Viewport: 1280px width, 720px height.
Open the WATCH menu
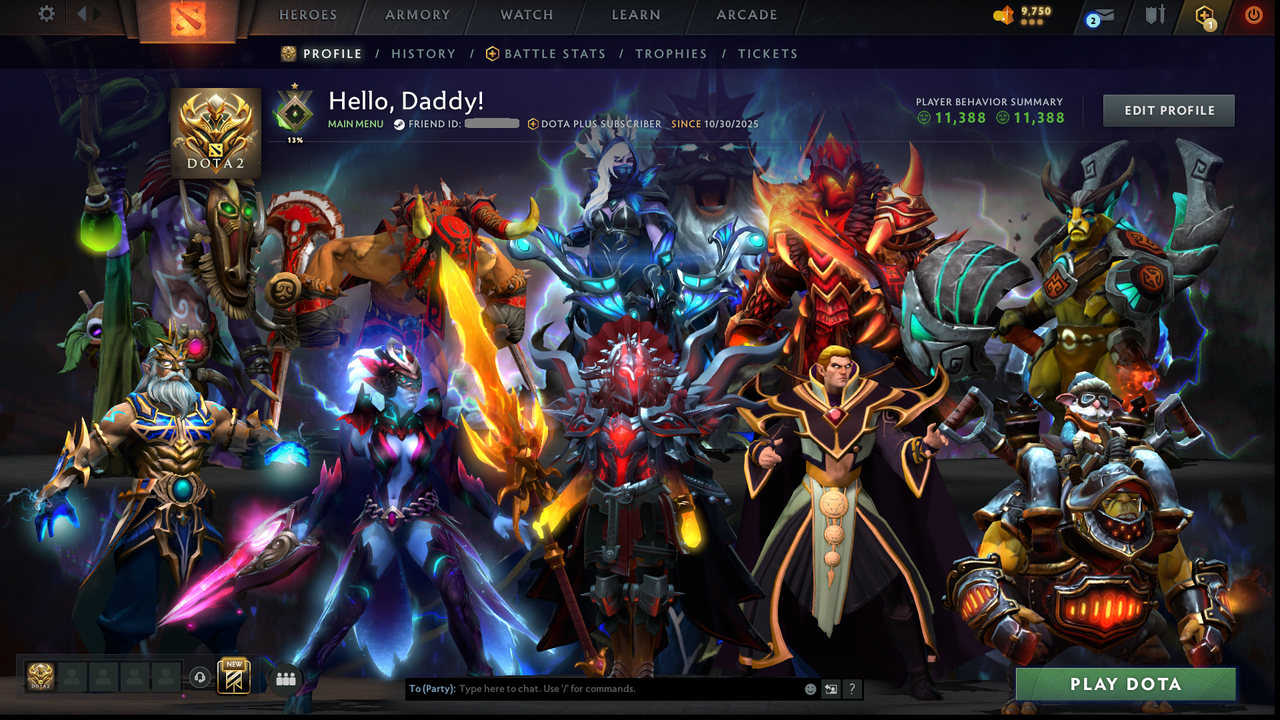[x=527, y=15]
